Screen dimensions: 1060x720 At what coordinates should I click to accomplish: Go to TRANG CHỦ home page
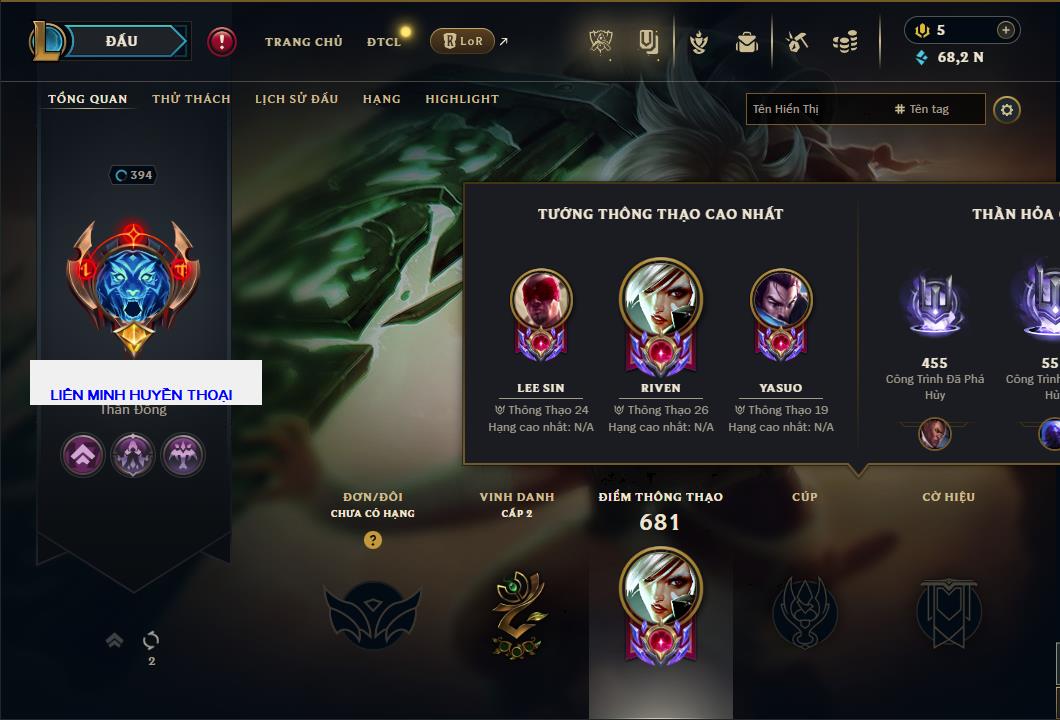point(303,42)
